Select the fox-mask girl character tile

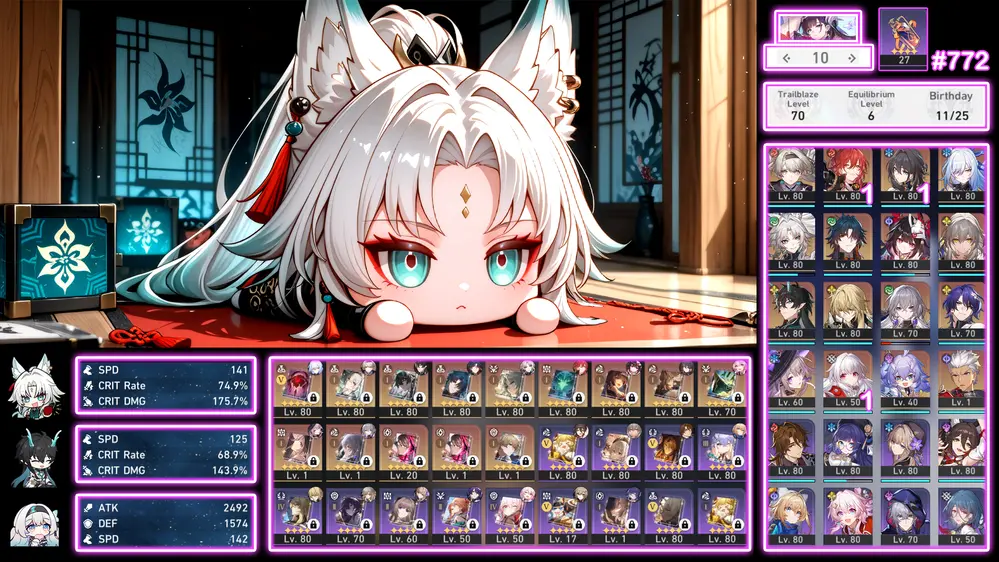tap(904, 240)
